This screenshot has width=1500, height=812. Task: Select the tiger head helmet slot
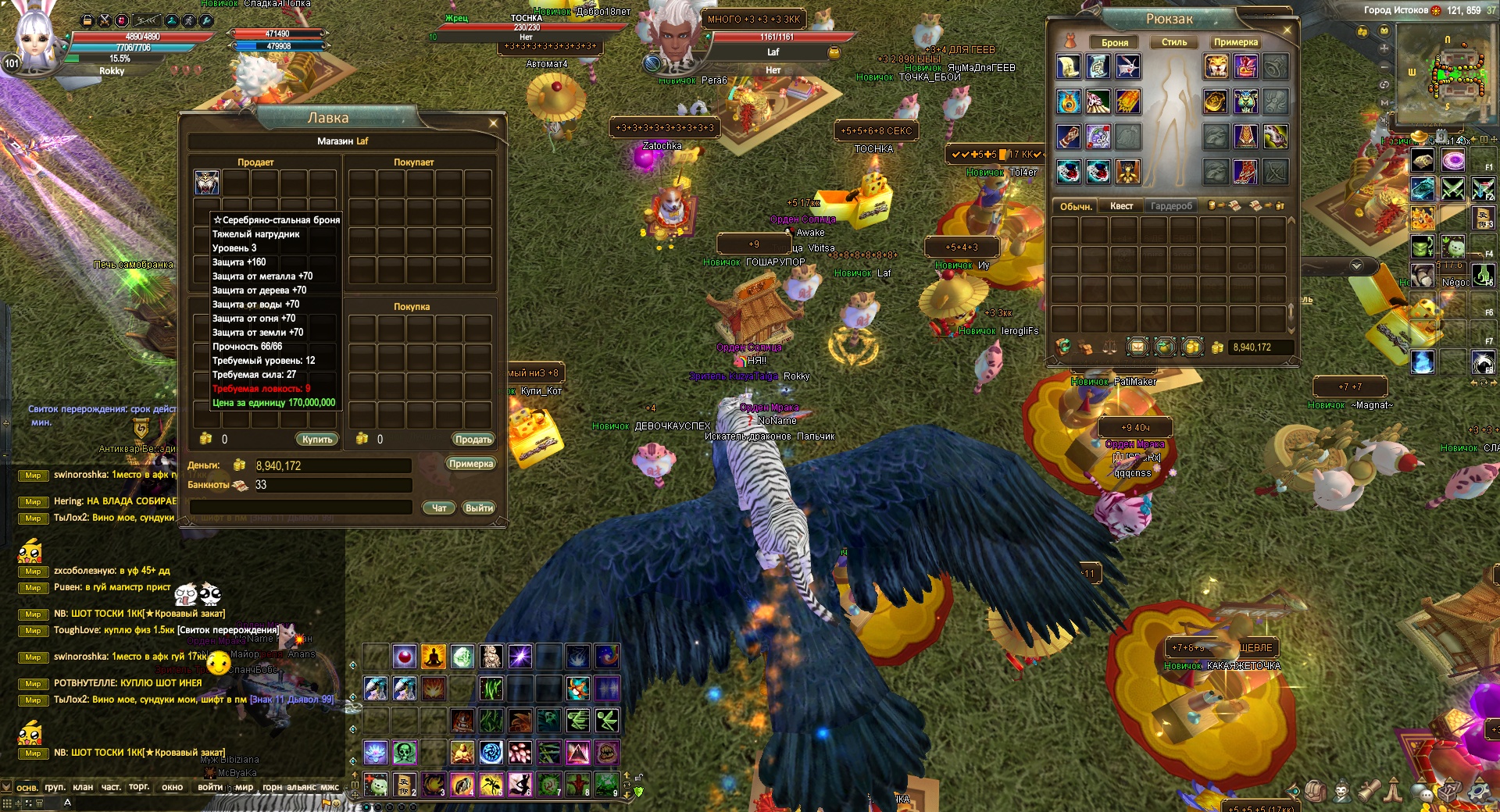[1216, 66]
